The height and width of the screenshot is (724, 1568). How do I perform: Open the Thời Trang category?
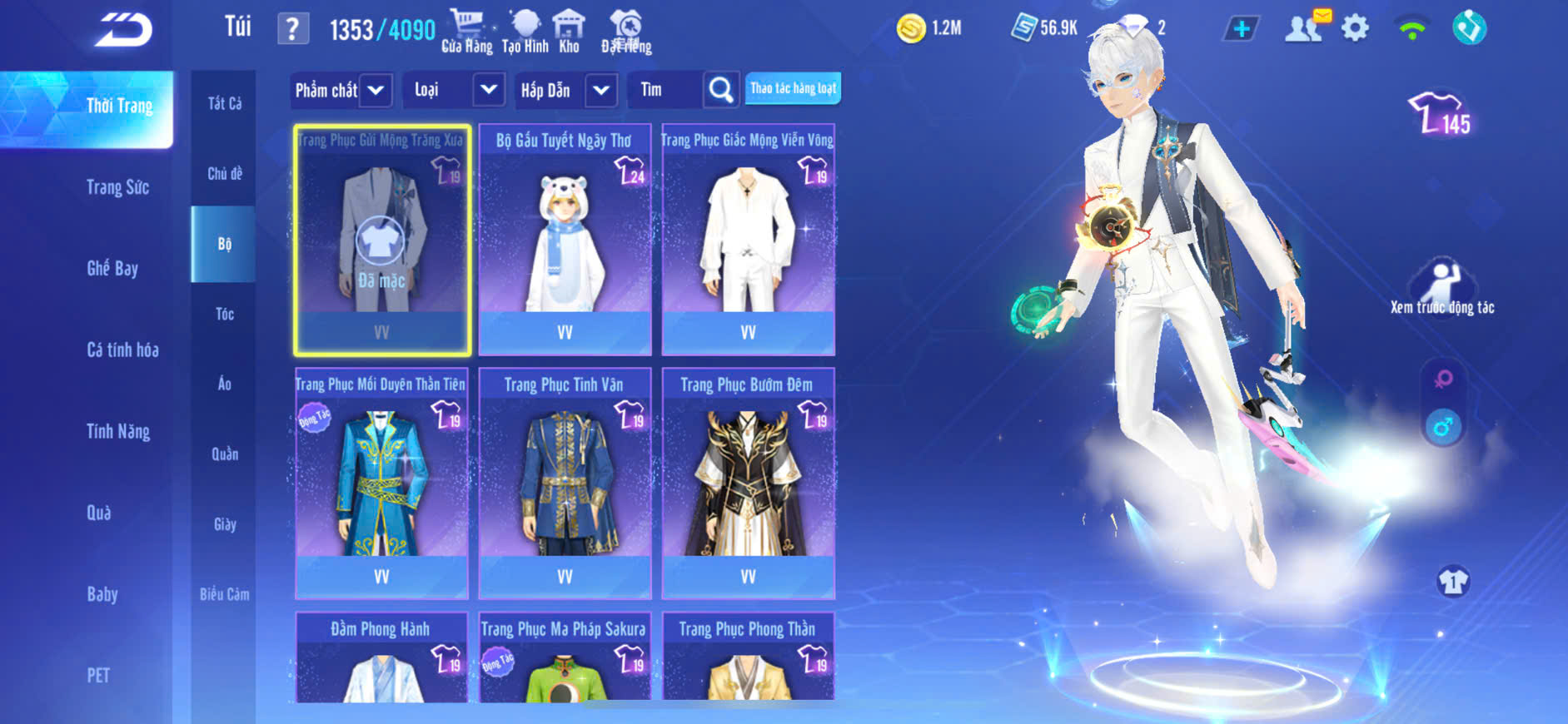point(119,107)
